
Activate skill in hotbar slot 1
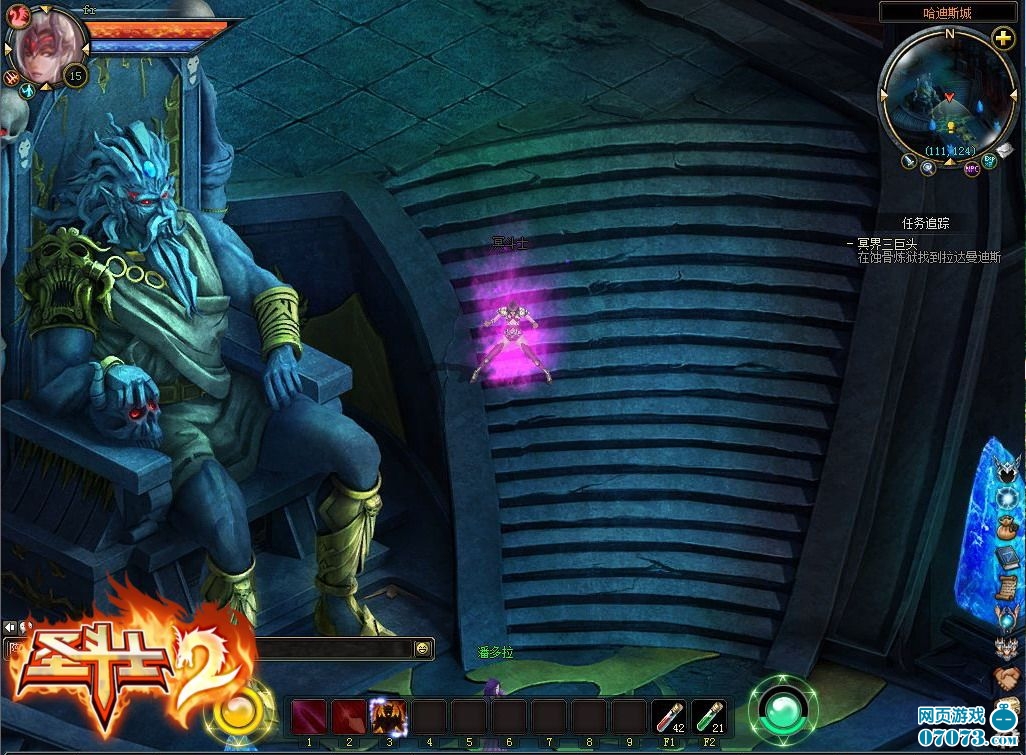pyautogui.click(x=309, y=717)
